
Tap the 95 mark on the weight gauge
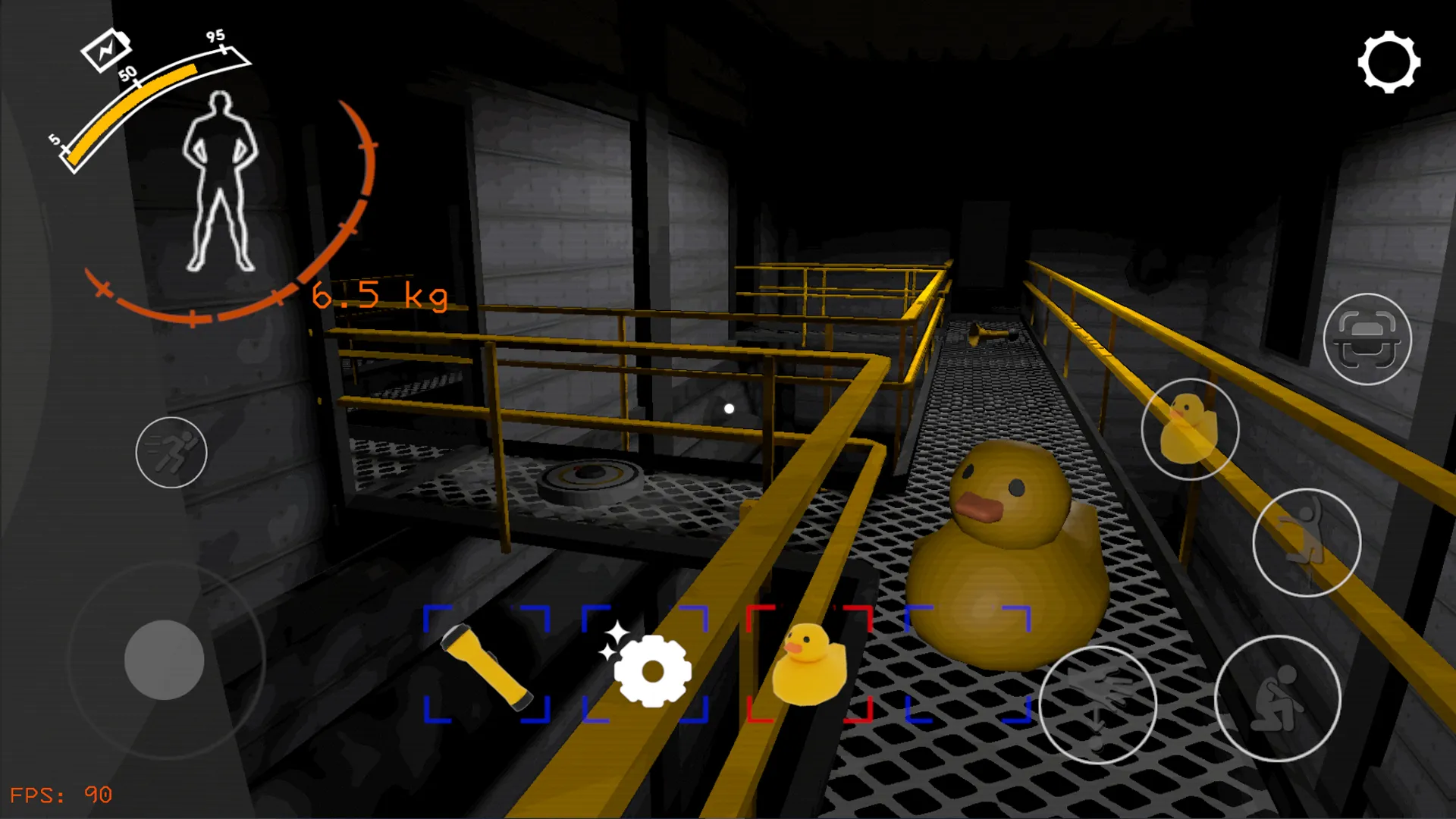[x=215, y=36]
